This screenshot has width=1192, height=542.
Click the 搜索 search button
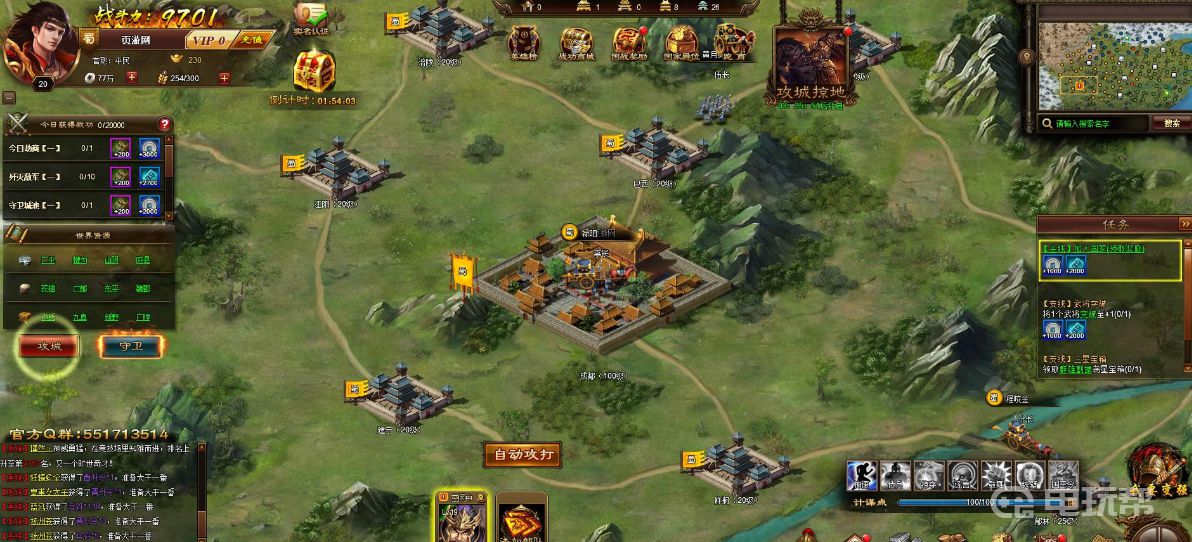[x=1171, y=124]
